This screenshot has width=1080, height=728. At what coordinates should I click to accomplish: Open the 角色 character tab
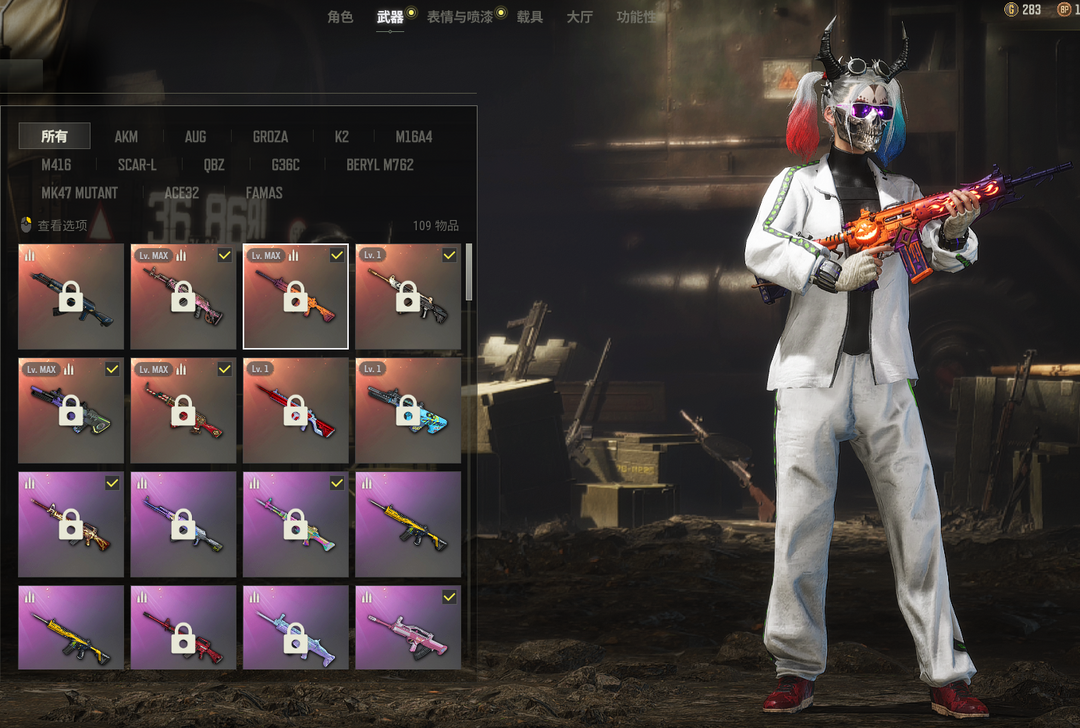(x=340, y=17)
